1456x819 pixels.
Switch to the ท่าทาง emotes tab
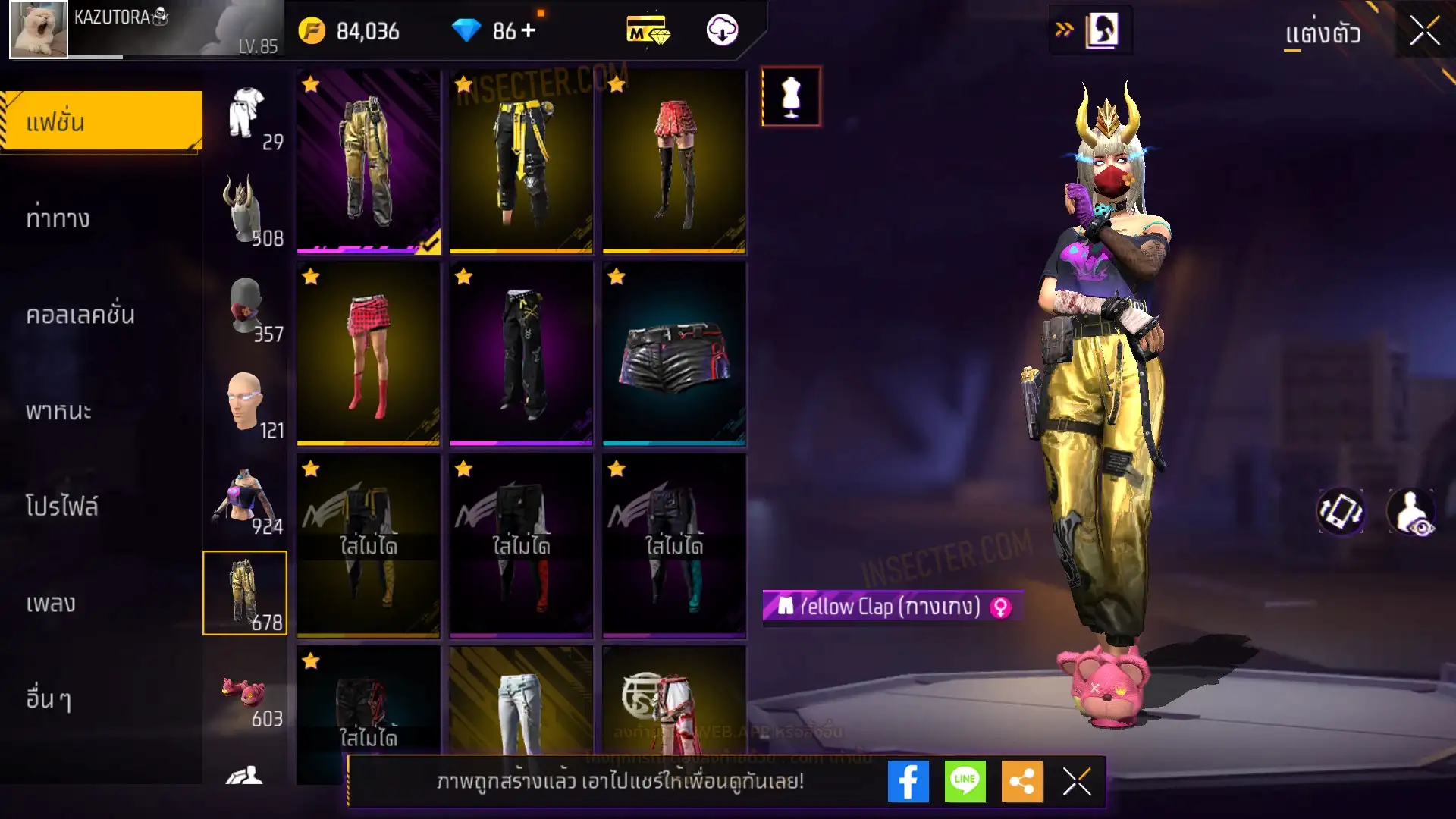(x=58, y=219)
